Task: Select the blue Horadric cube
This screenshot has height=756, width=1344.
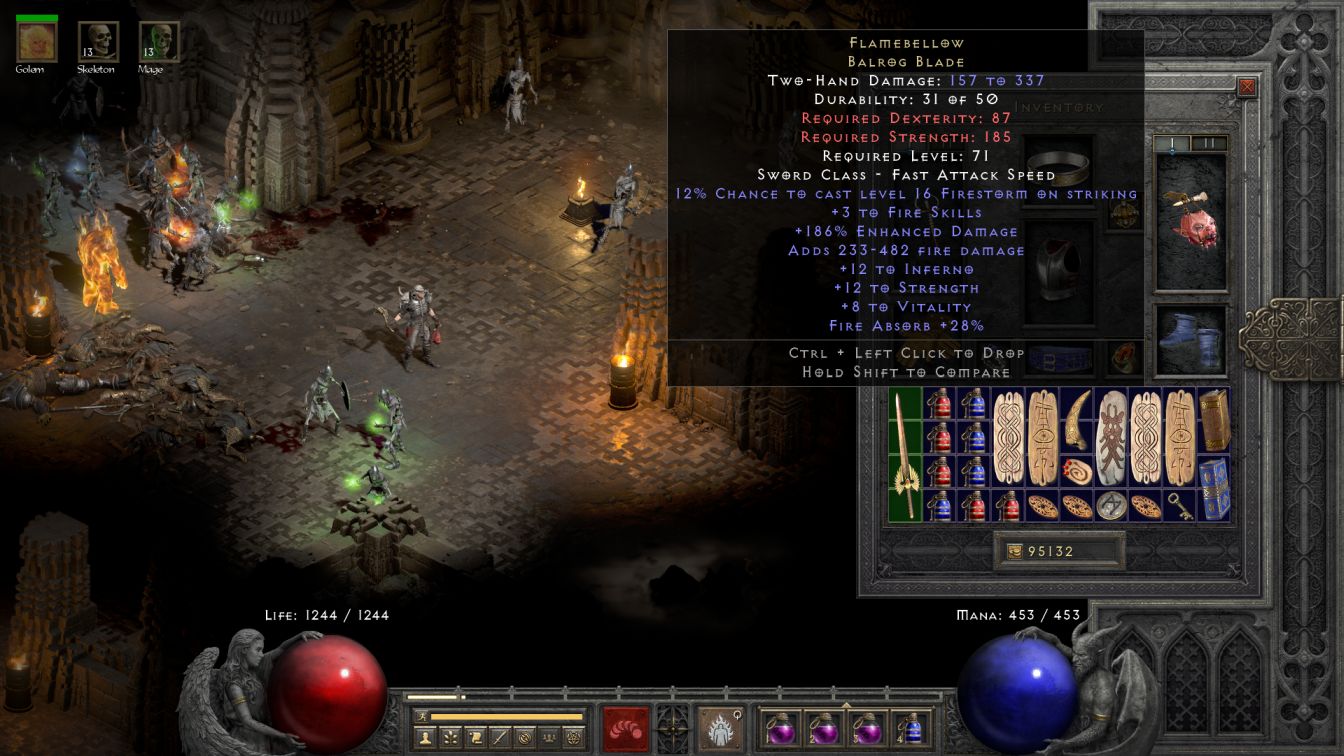Action: [x=1214, y=489]
